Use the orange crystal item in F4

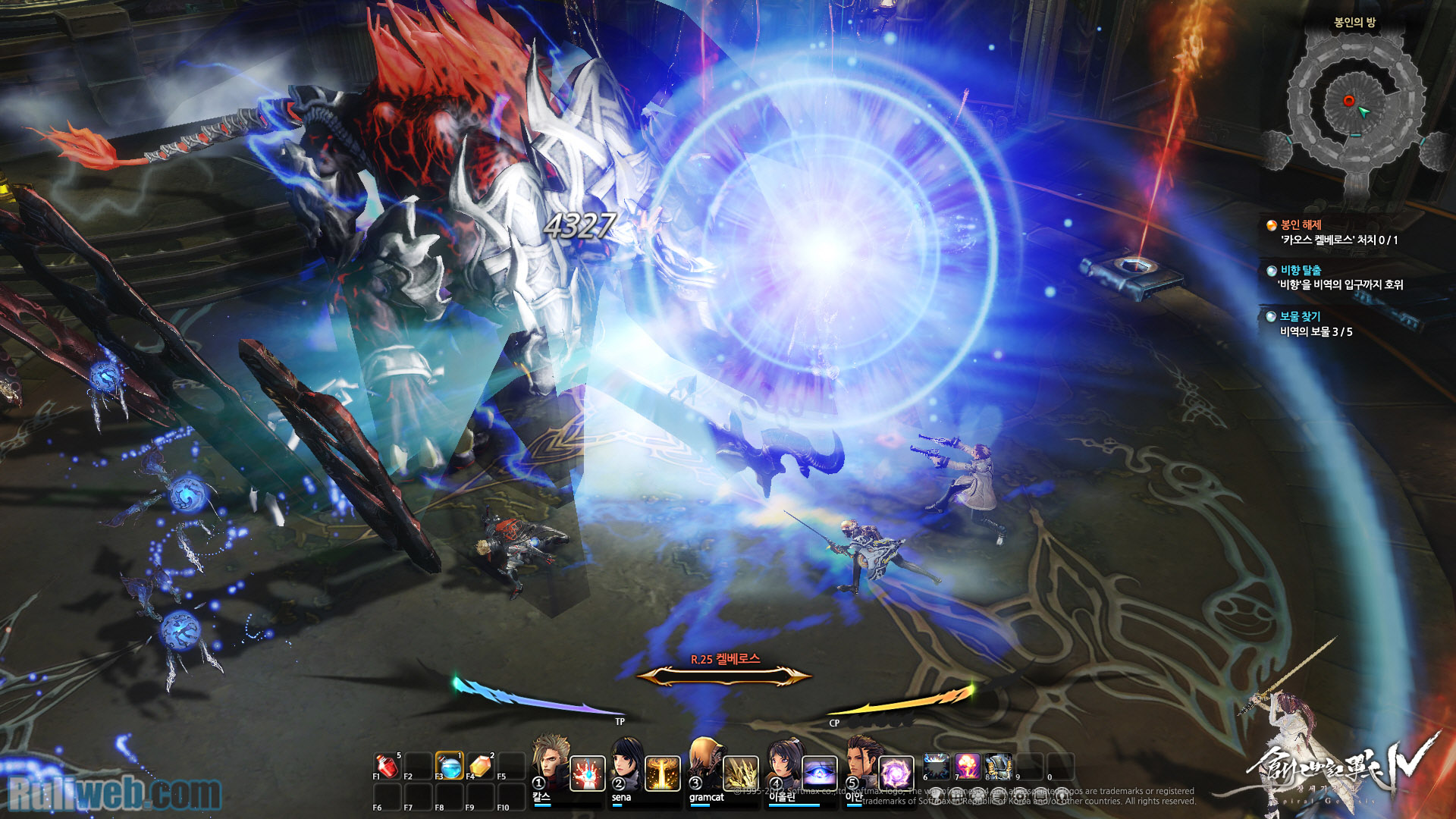481,767
